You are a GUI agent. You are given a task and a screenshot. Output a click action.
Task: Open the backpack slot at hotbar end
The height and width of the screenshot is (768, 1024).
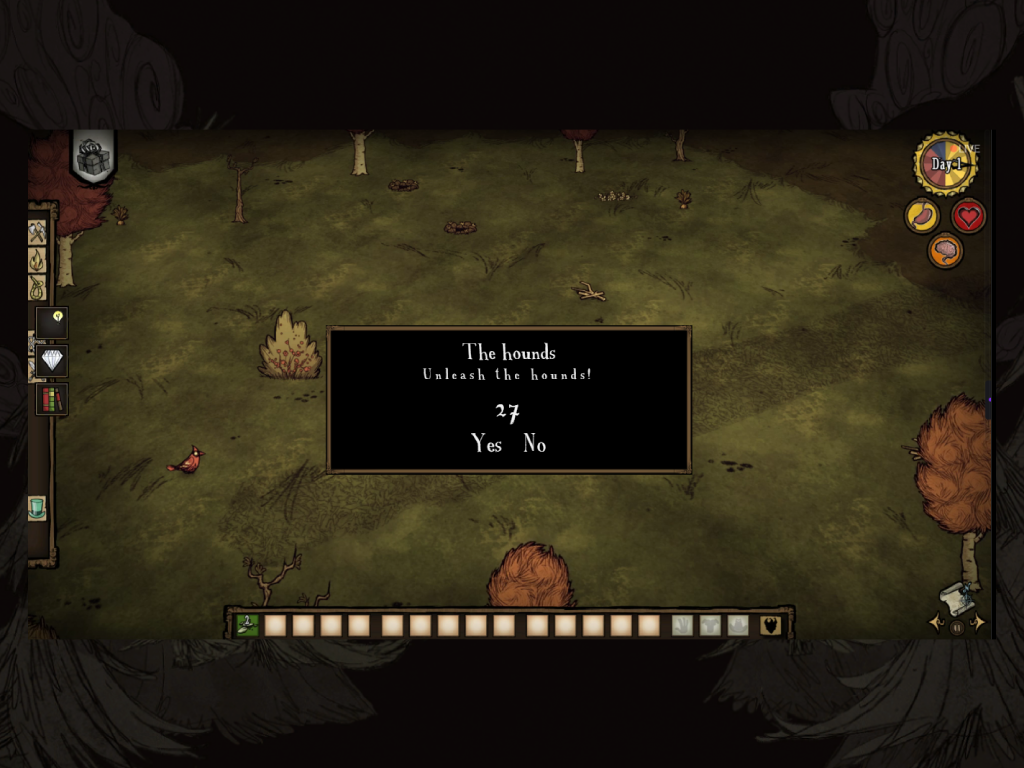tap(770, 626)
